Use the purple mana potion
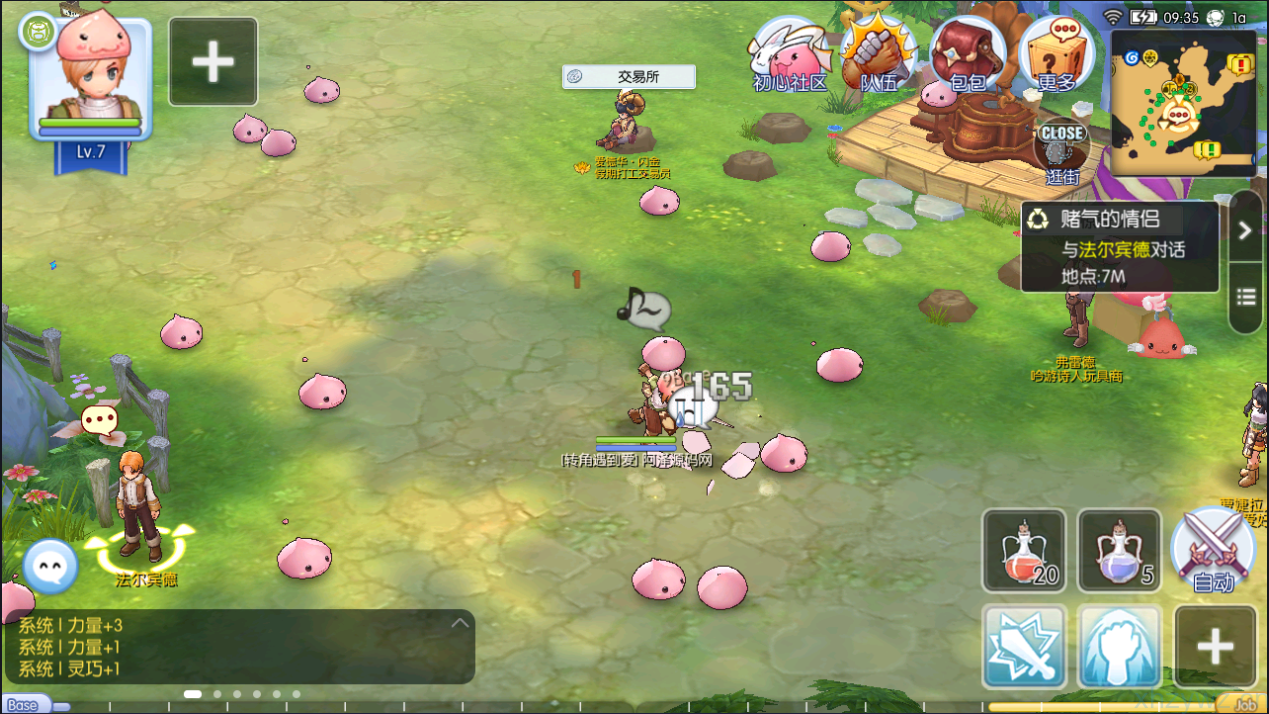The width and height of the screenshot is (1269, 714). [1119, 550]
